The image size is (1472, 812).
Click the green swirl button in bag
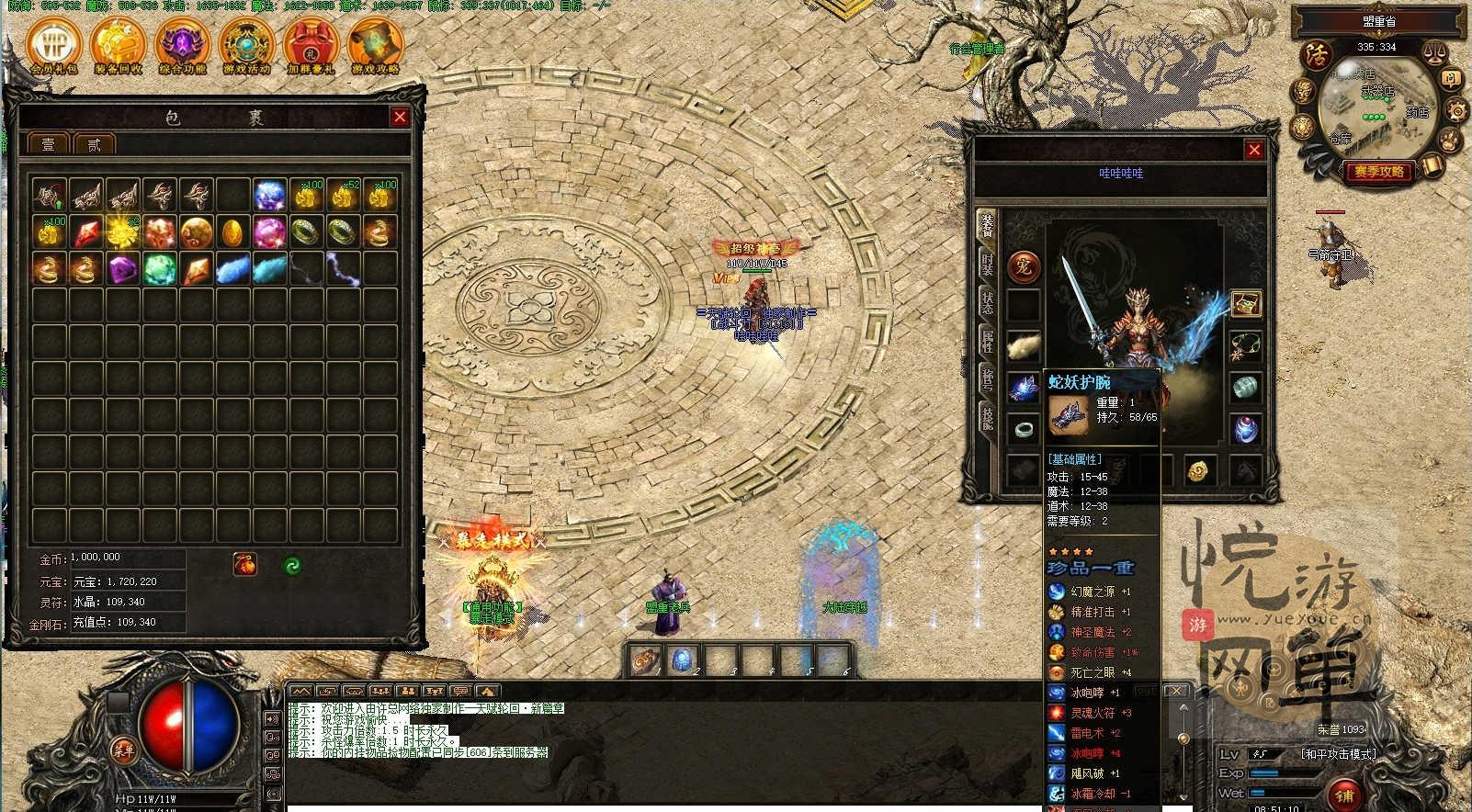coord(291,565)
